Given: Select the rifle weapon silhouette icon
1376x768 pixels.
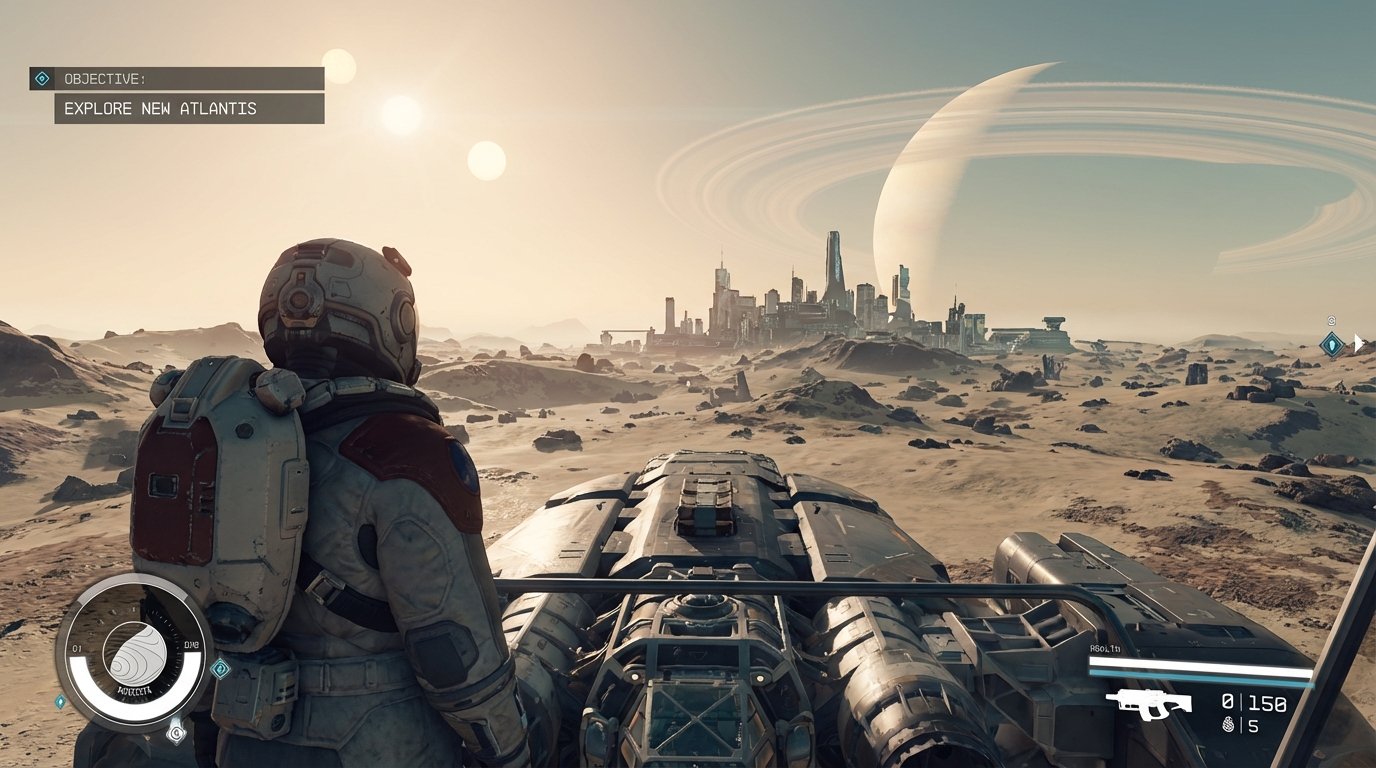Looking at the screenshot, I should coord(1149,705).
